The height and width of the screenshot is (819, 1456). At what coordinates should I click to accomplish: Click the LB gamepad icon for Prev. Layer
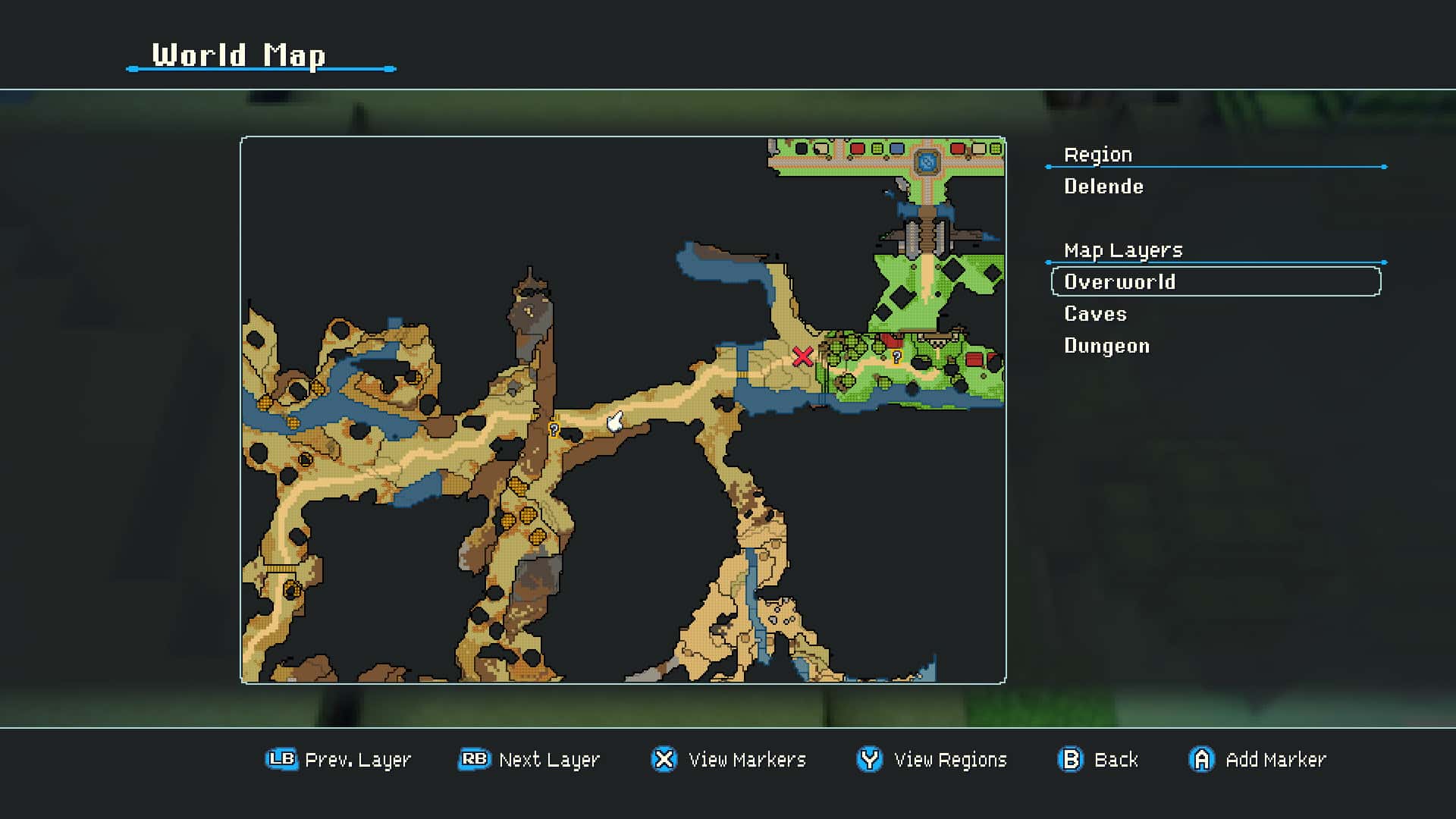(x=280, y=759)
